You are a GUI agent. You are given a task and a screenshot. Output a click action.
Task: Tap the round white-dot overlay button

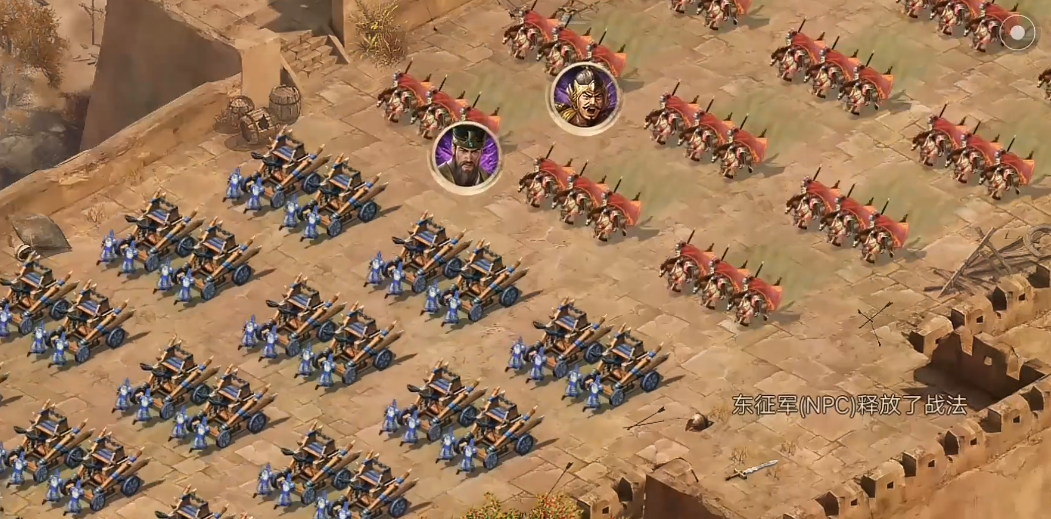1018,33
